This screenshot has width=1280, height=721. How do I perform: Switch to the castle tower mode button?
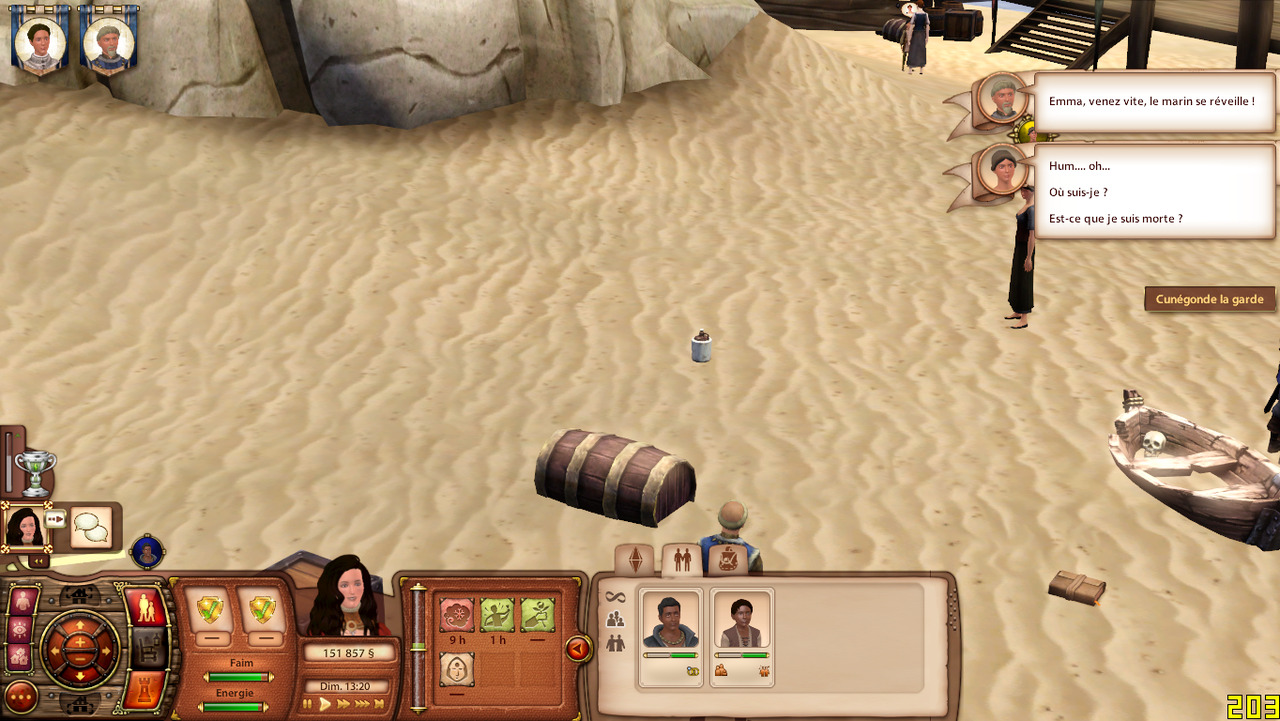point(145,690)
